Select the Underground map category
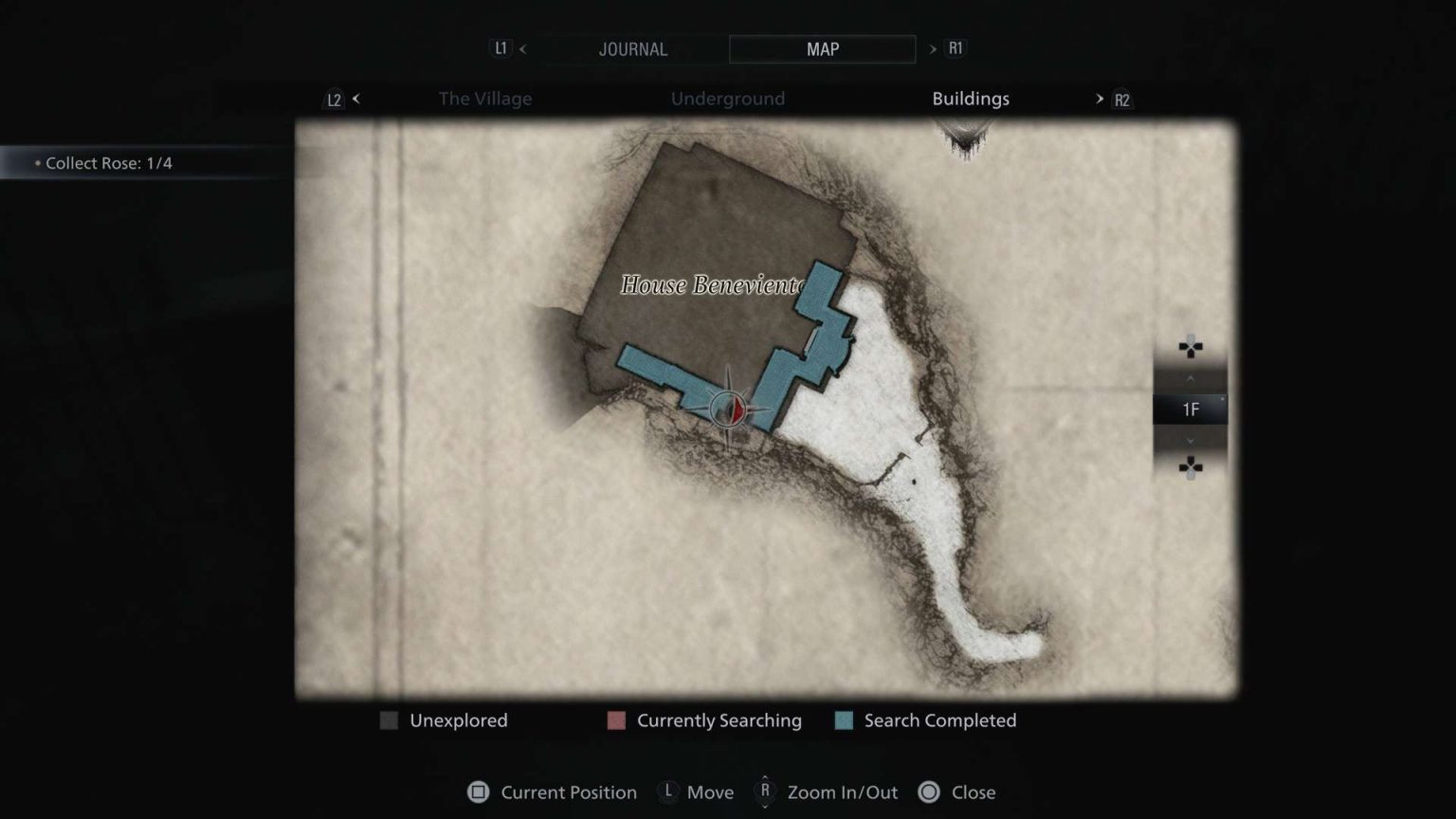Screen dimensions: 1456x819 click(x=728, y=99)
